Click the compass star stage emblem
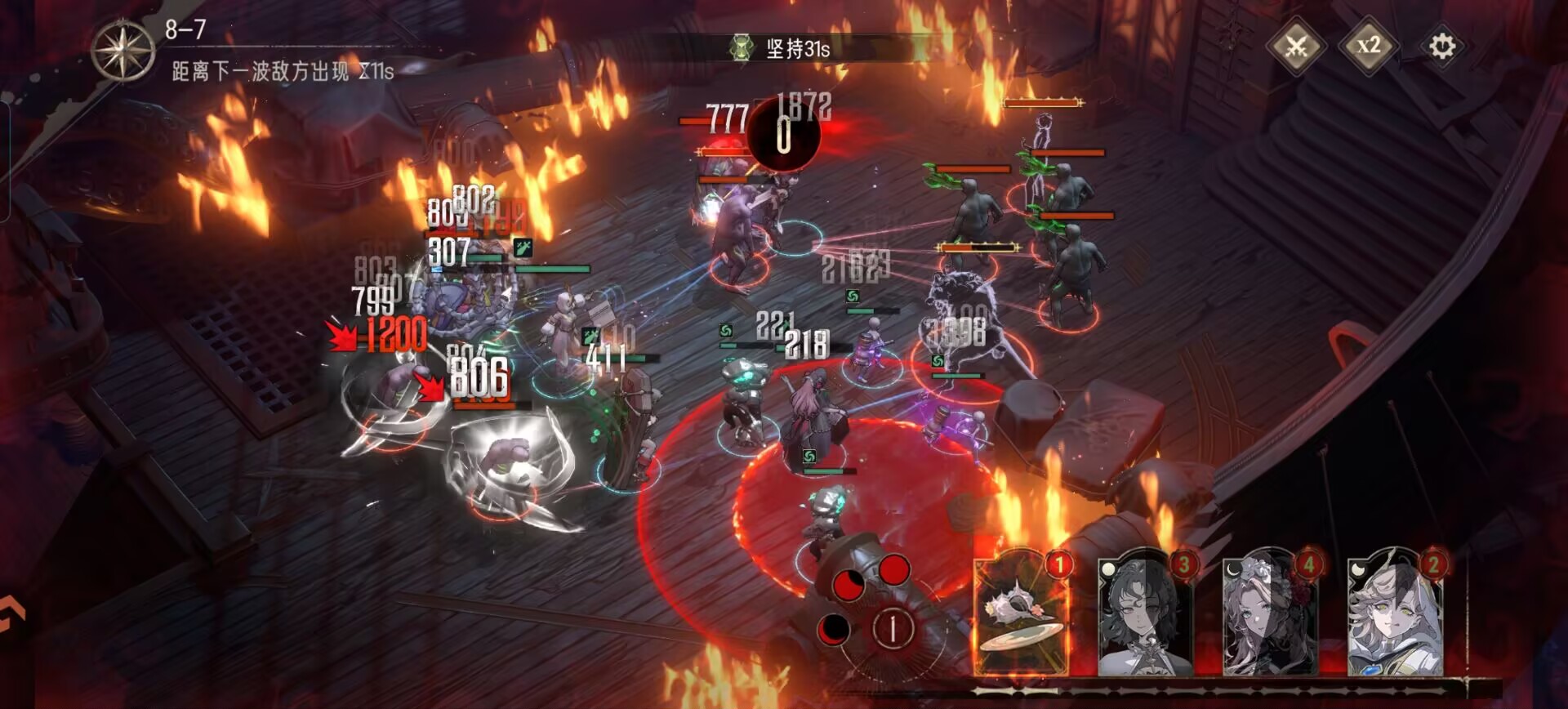Image resolution: width=1568 pixels, height=709 pixels. click(122, 51)
